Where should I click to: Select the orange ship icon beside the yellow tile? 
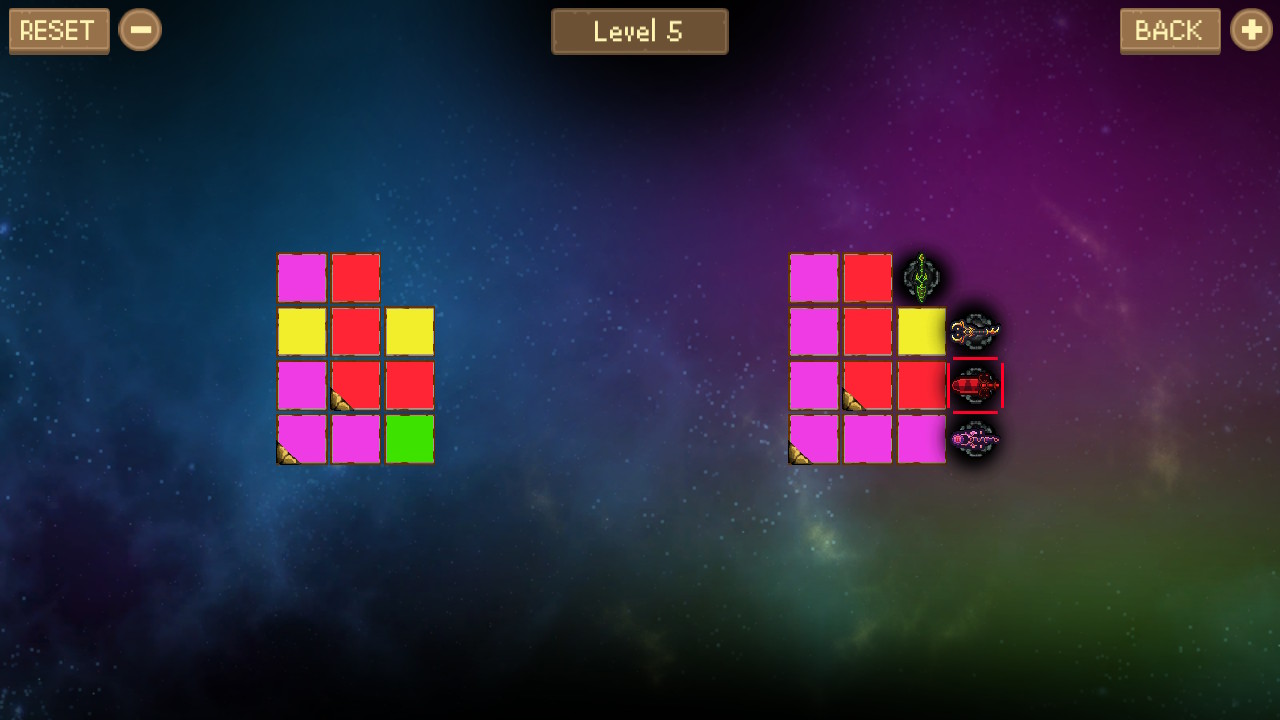tap(976, 333)
